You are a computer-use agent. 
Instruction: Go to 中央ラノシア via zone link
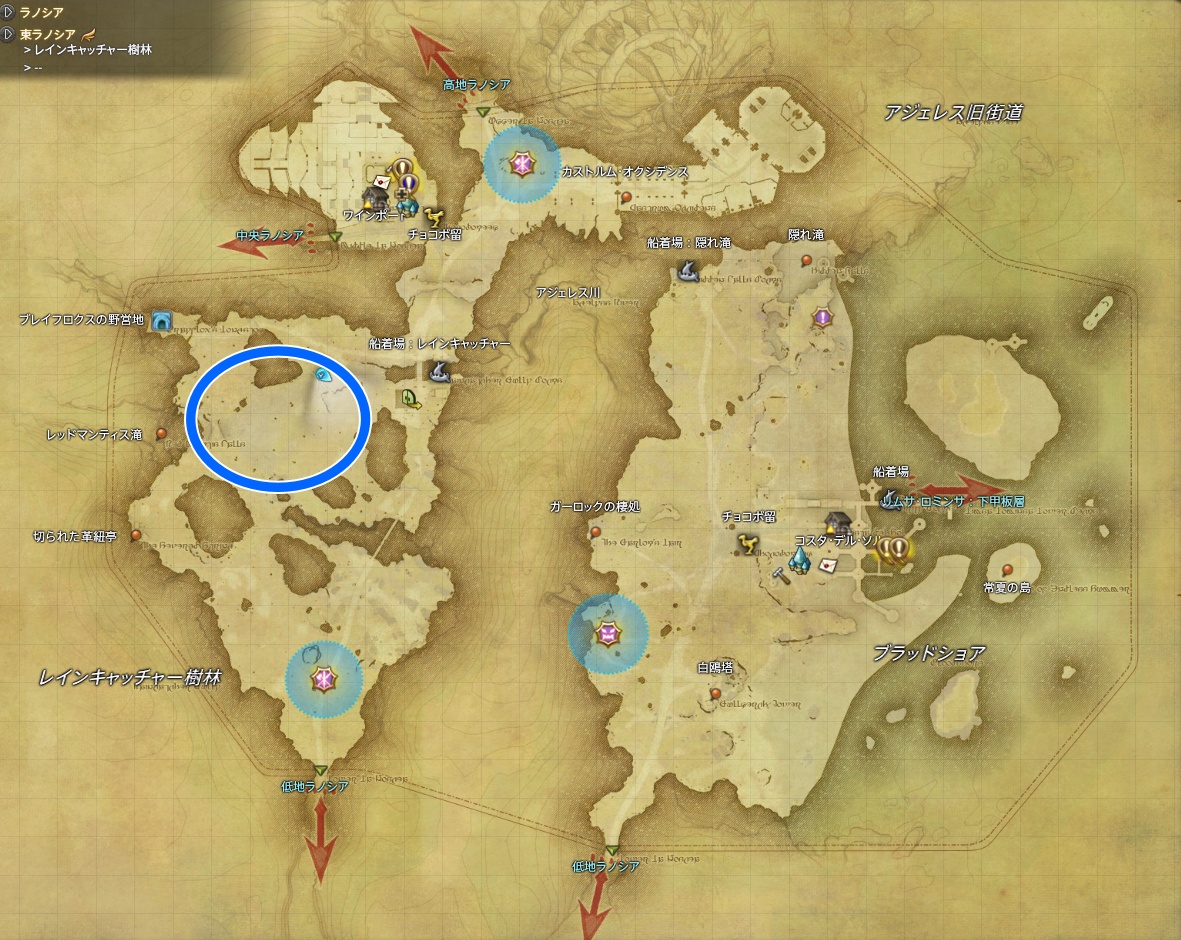click(x=270, y=236)
